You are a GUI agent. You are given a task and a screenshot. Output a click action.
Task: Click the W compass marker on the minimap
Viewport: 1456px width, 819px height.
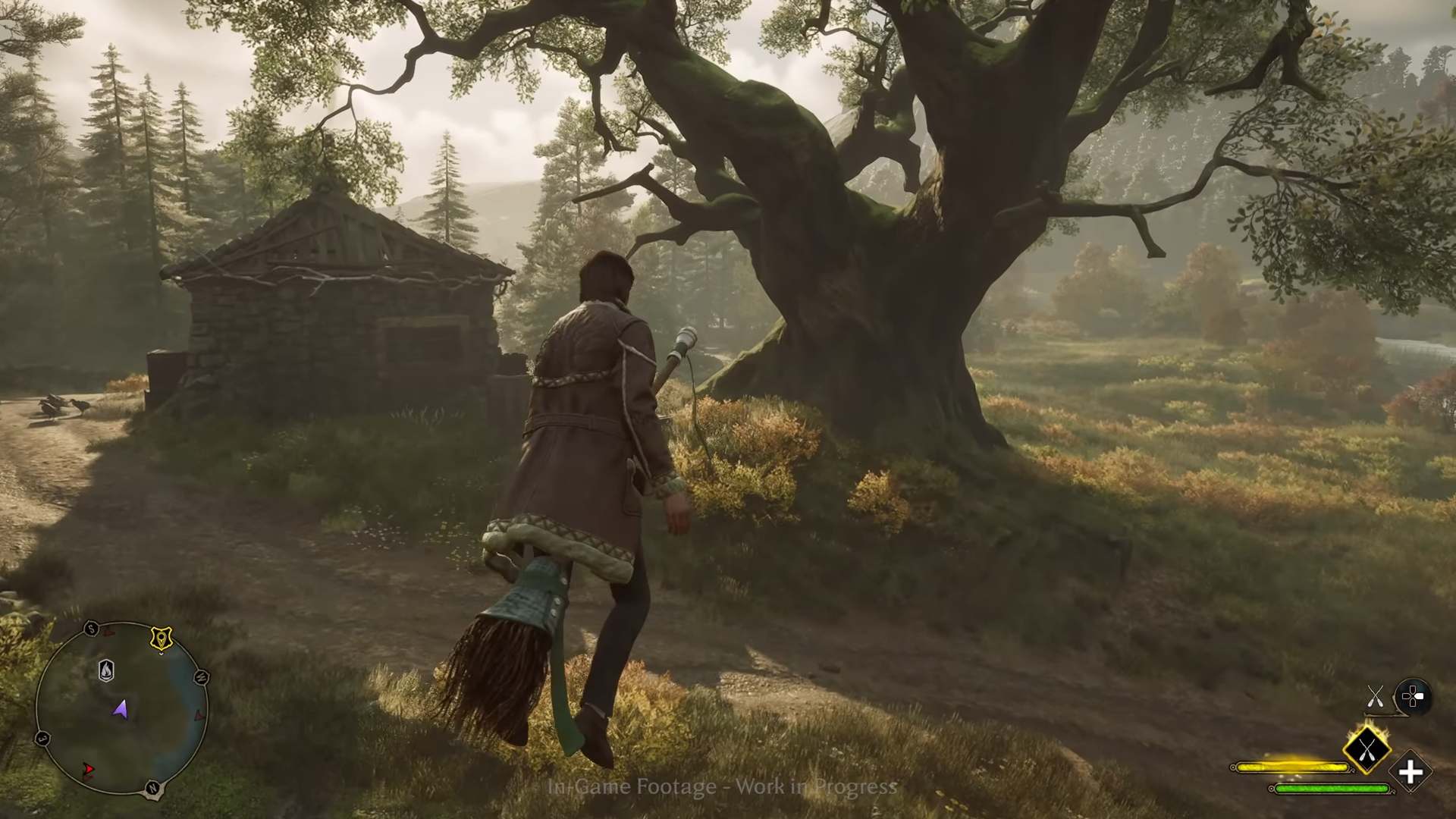point(200,676)
